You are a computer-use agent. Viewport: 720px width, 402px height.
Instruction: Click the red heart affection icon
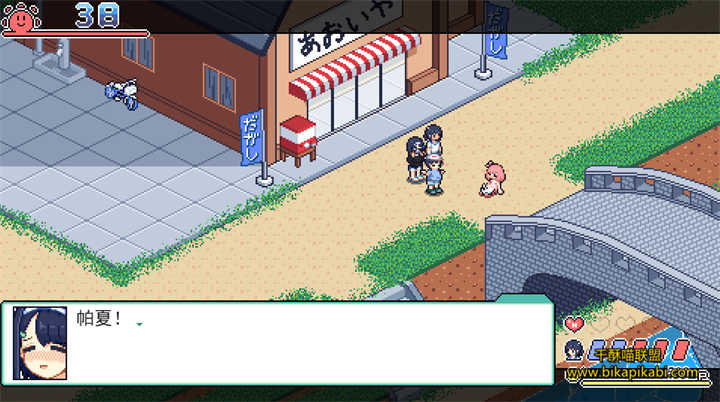click(x=574, y=324)
